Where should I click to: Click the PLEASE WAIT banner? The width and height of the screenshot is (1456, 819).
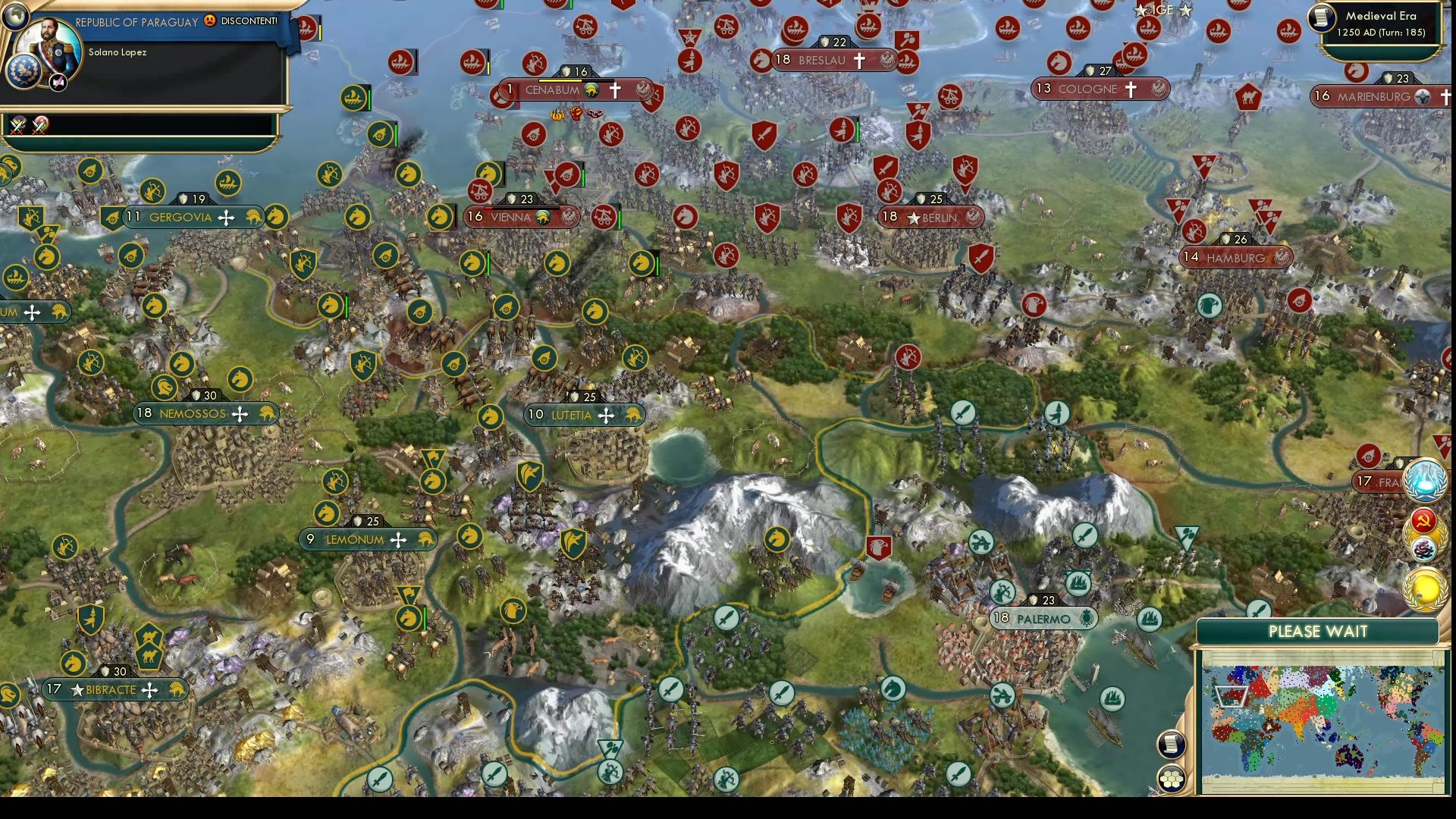[x=1318, y=631]
